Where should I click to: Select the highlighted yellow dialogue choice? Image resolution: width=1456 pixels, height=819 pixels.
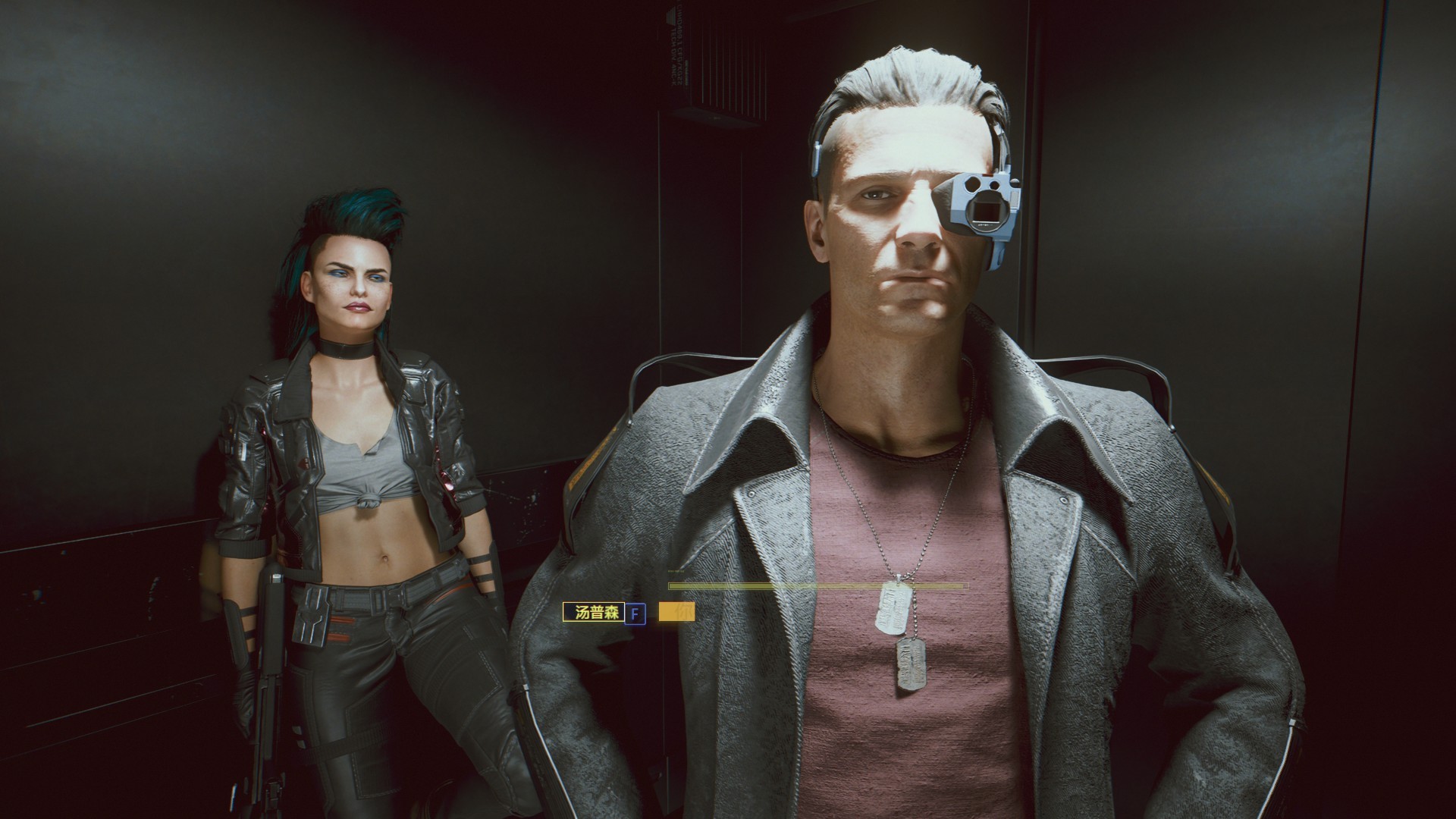pyautogui.click(x=676, y=613)
